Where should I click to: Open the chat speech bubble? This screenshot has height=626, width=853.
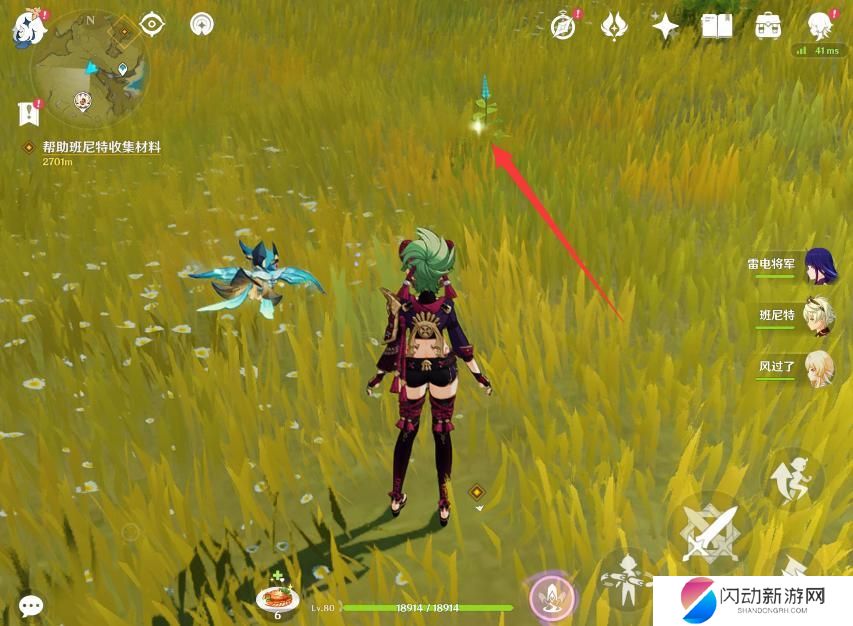[31, 605]
